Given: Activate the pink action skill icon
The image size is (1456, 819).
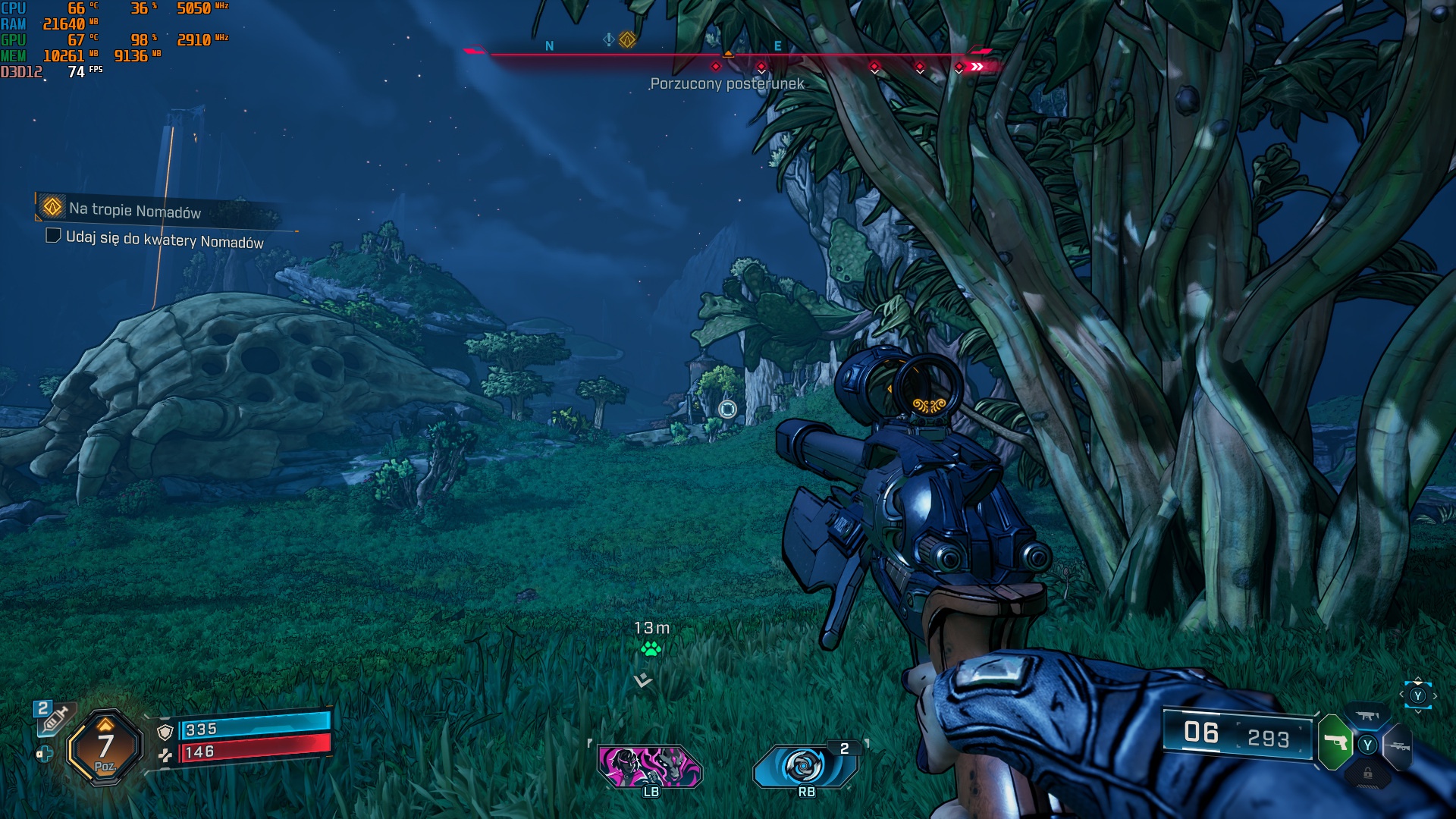Looking at the screenshot, I should click(650, 766).
